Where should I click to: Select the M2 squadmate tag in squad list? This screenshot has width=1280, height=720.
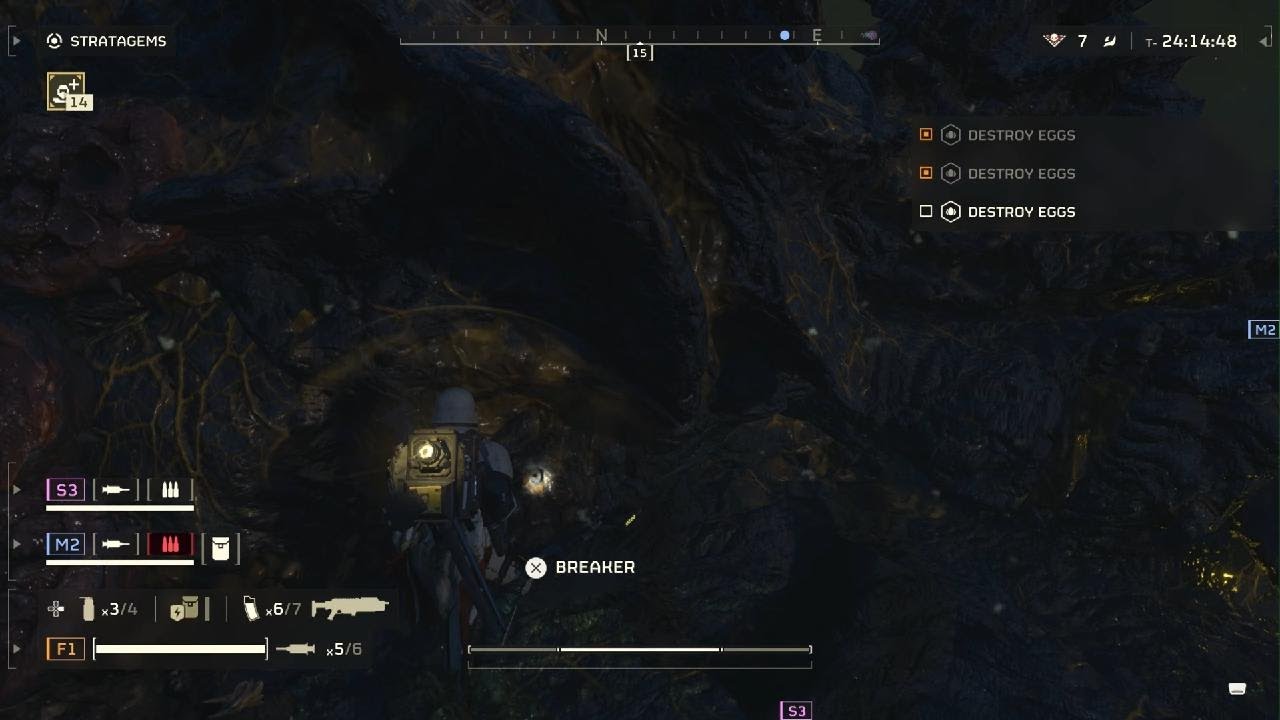pyautogui.click(x=66, y=545)
